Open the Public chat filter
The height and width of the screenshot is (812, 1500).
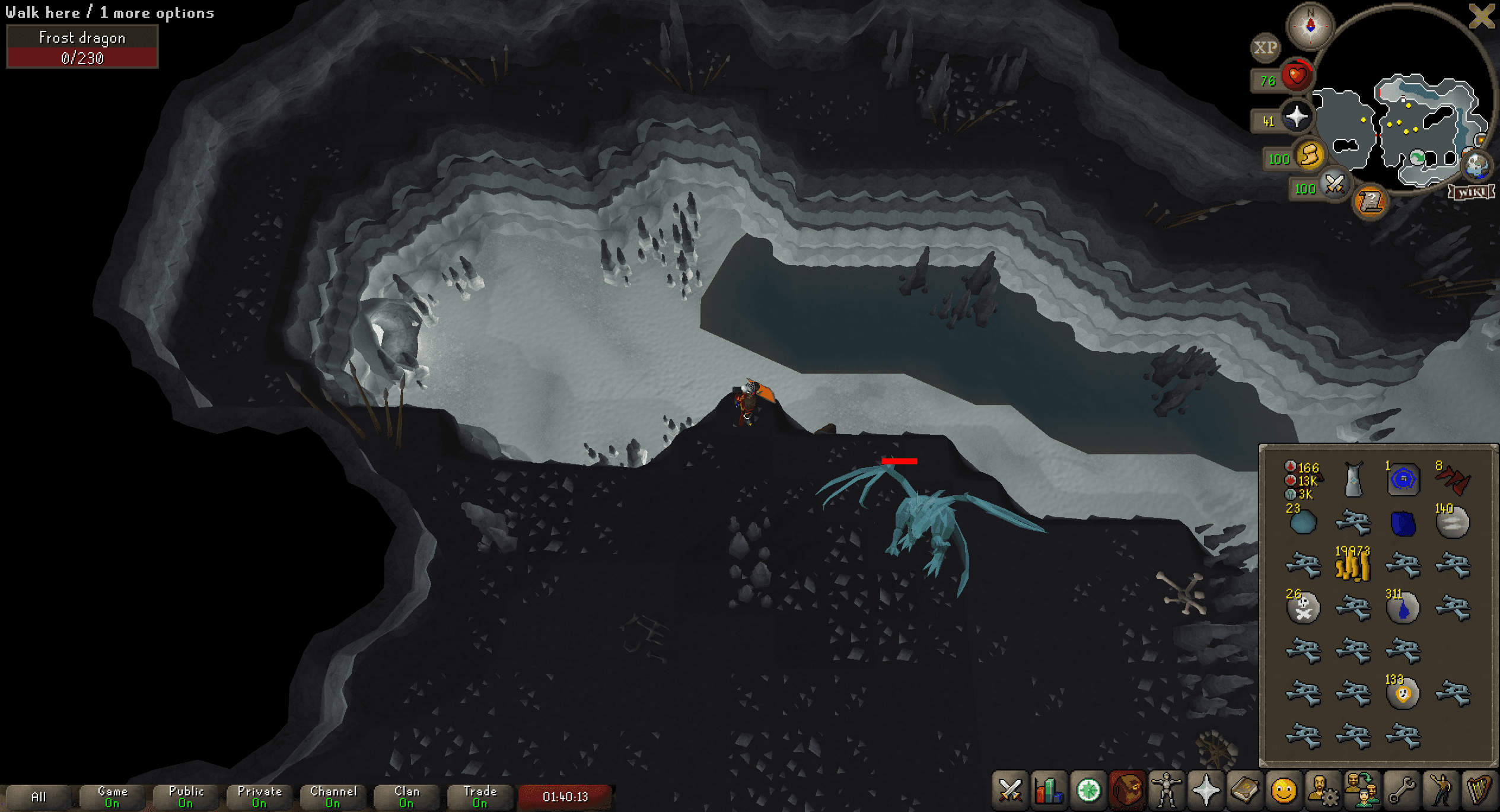(x=185, y=795)
